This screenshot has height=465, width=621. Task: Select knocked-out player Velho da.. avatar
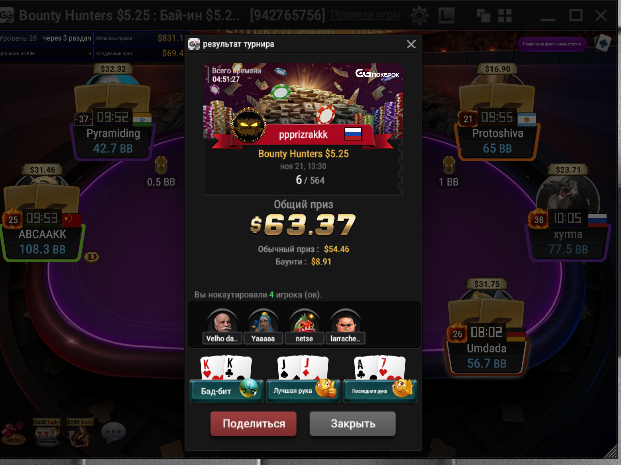click(x=220, y=322)
